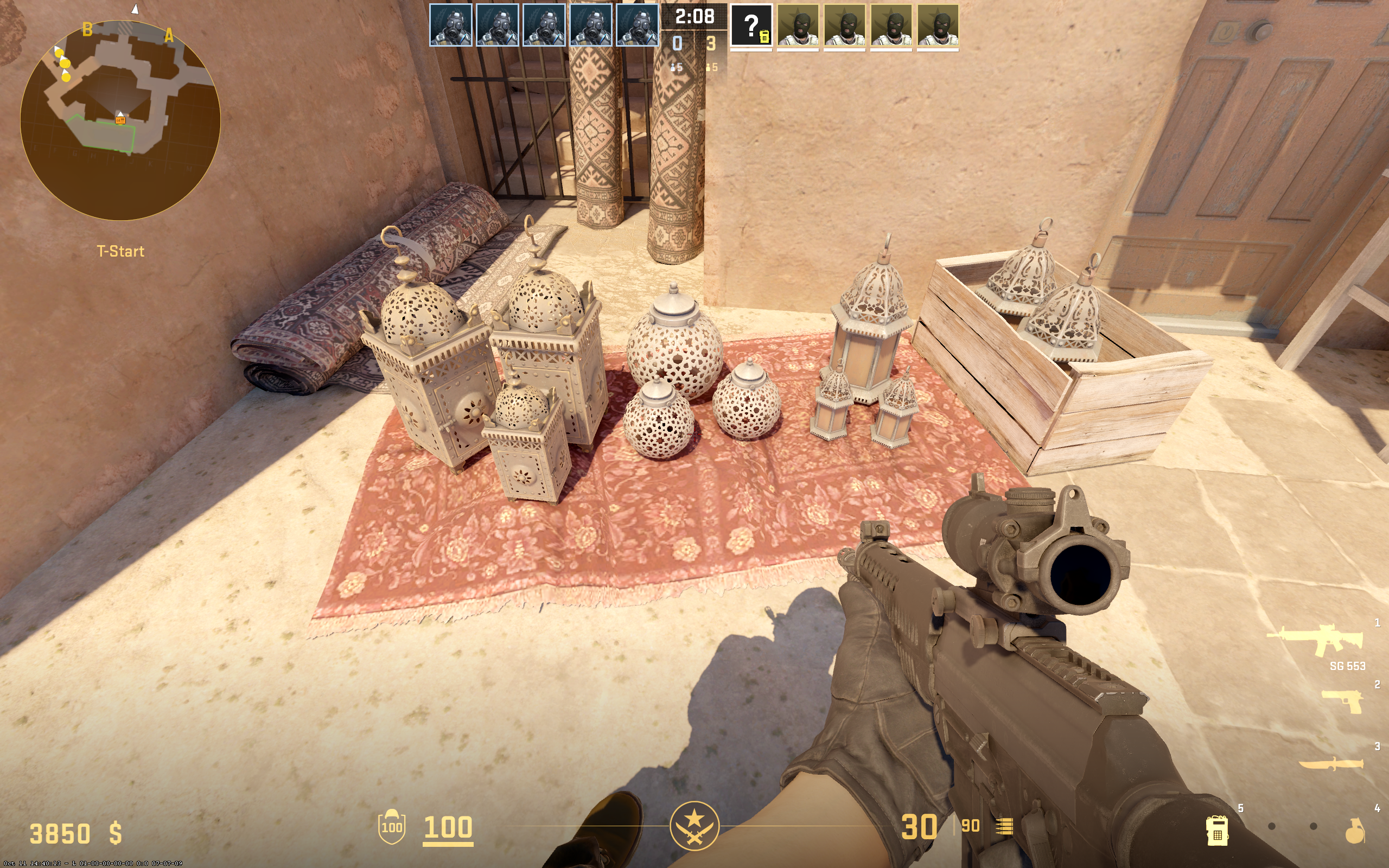Screen dimensions: 1389x868
Task: Click bombsite A marker on the radar
Action: pos(169,36)
